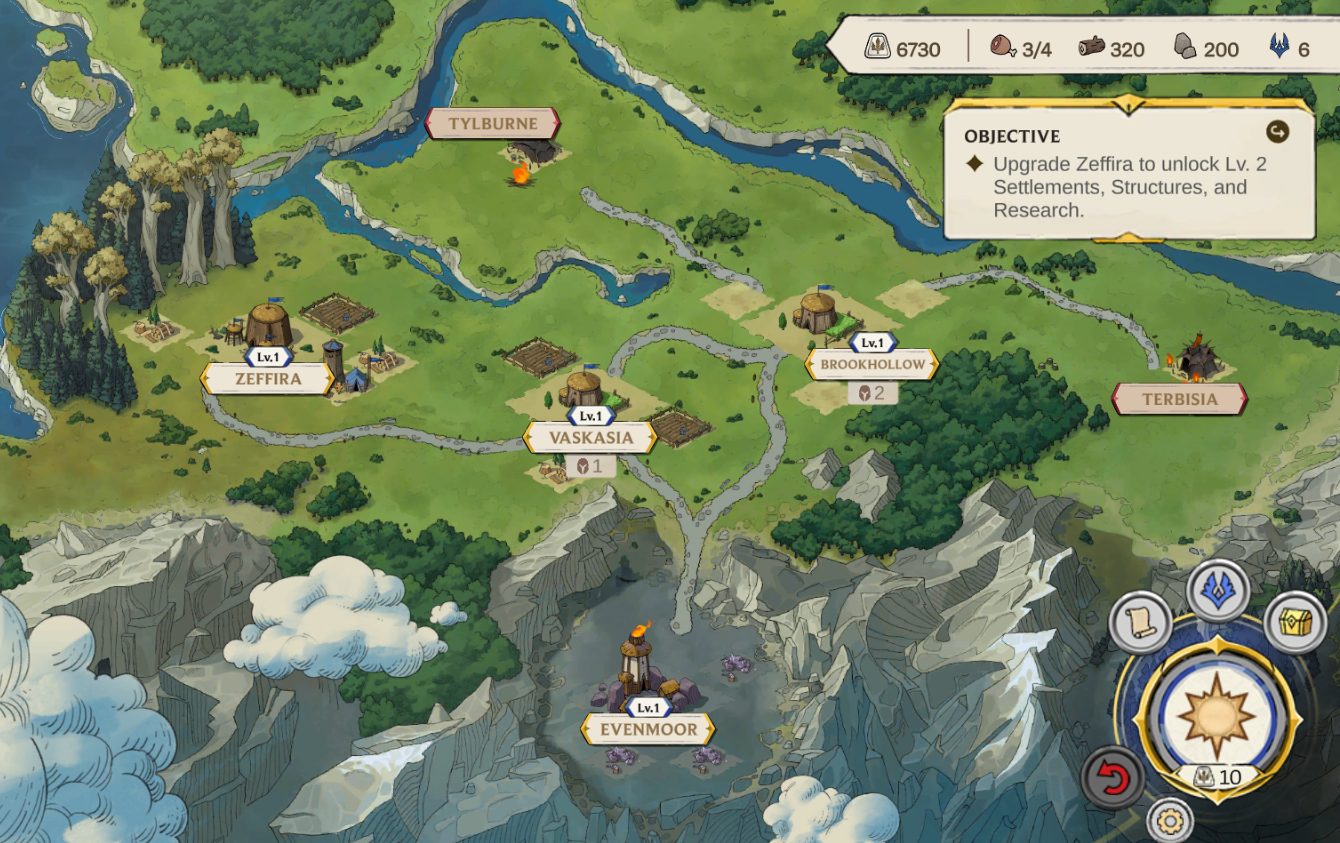Select the Tylburne settlement banner
The width and height of the screenshot is (1340, 843).
491,124
